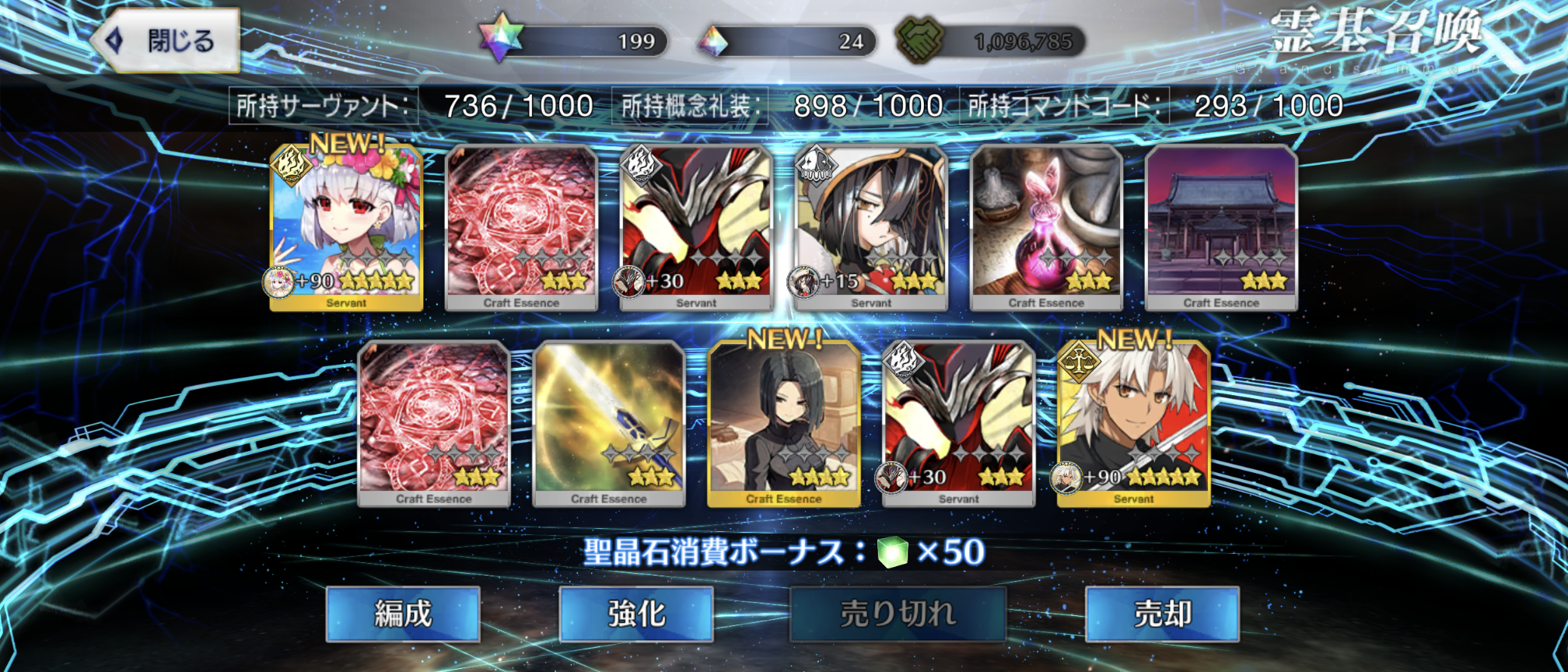Image resolution: width=1568 pixels, height=672 pixels.
Task: Close the summon results with 閉じる
Action: 166,40
